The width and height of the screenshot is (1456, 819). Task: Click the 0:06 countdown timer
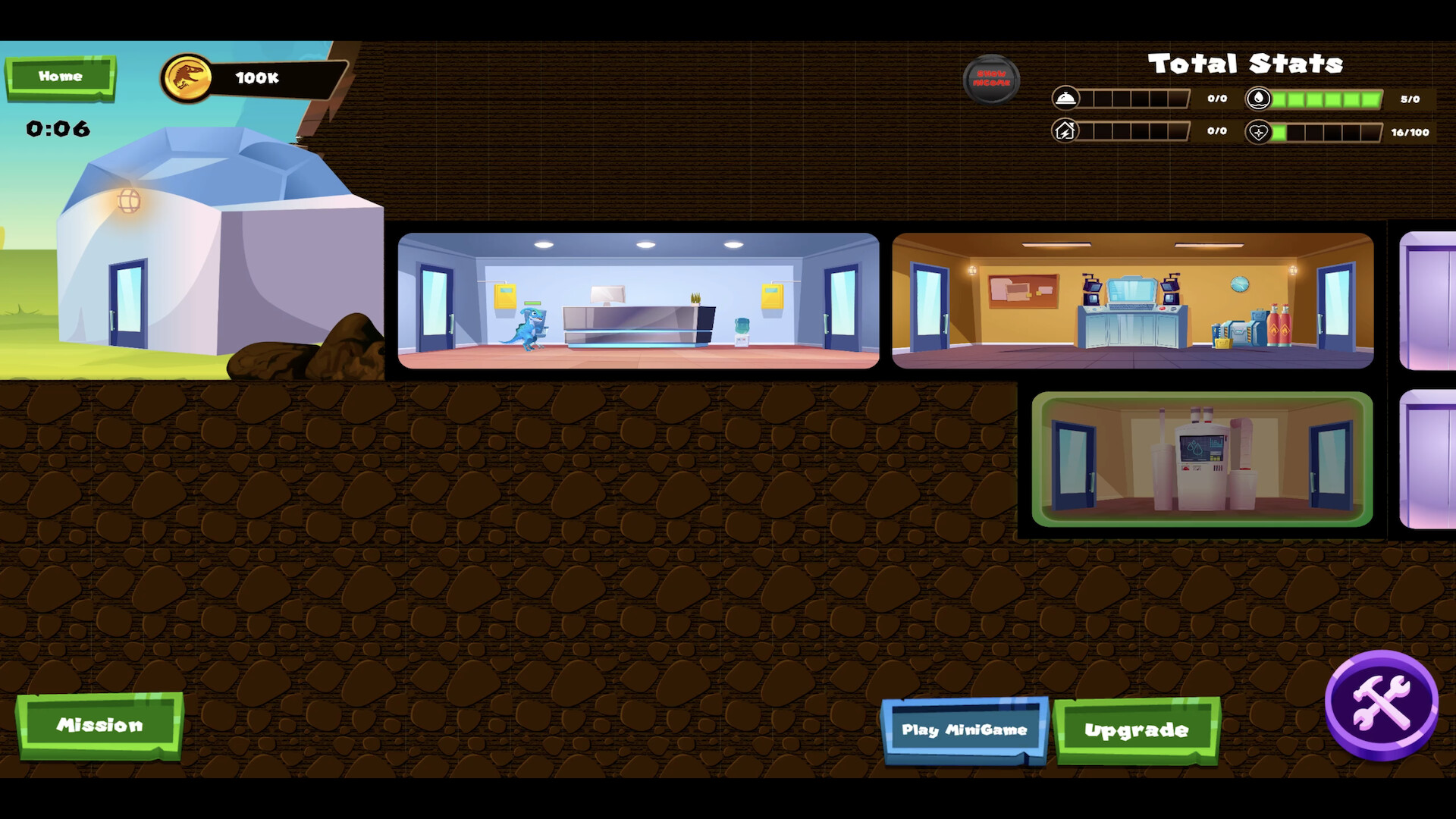point(58,129)
